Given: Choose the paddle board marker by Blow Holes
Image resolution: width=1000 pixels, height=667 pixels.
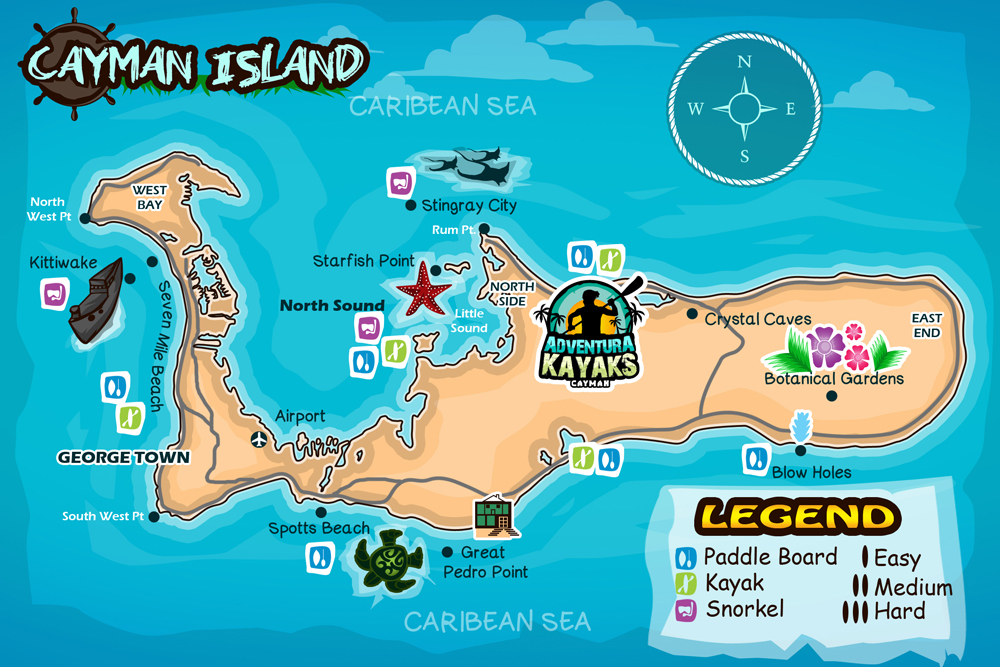Looking at the screenshot, I should [x=755, y=459].
